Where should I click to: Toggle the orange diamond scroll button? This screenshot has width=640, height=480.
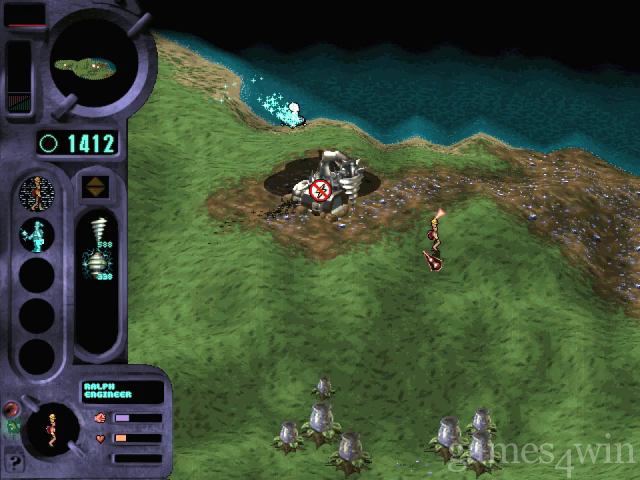point(97,186)
